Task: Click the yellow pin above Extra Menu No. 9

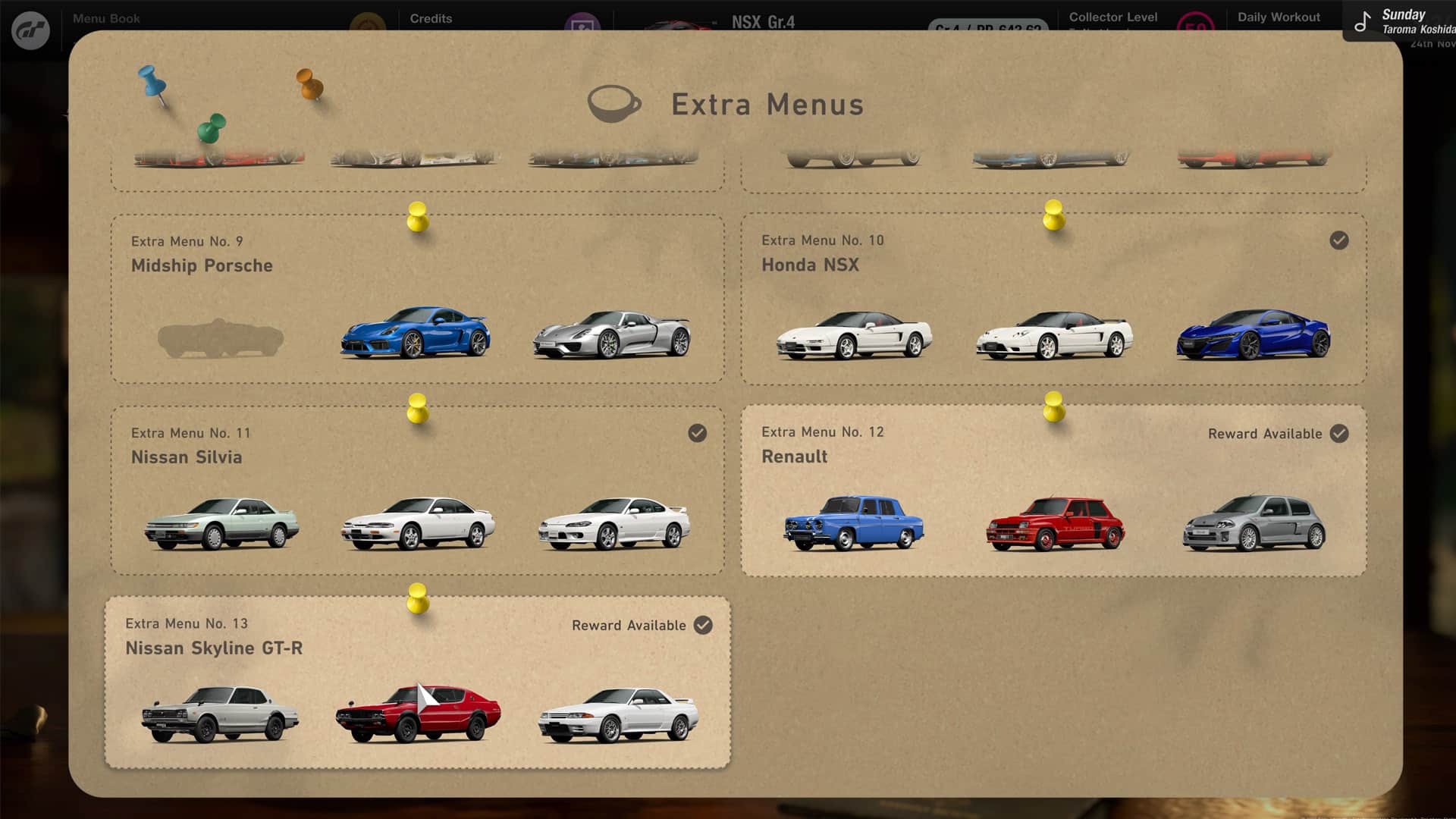Action: [x=416, y=218]
